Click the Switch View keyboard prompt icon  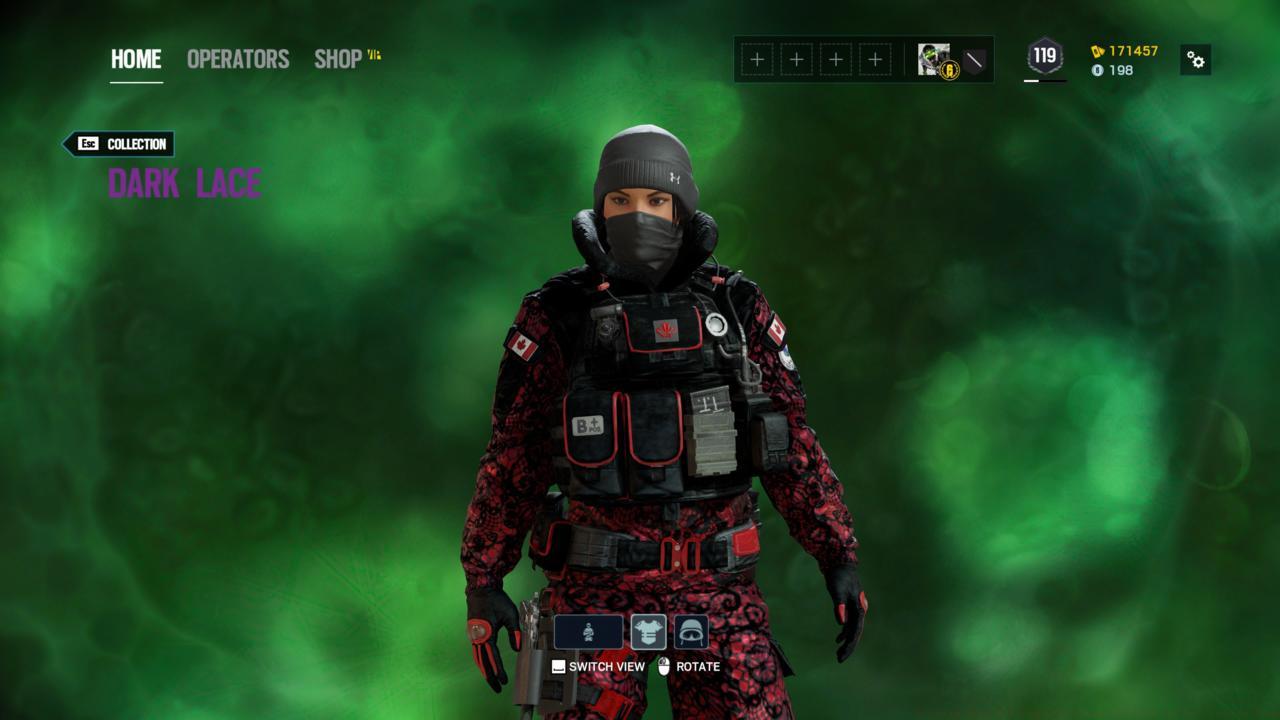(557, 665)
